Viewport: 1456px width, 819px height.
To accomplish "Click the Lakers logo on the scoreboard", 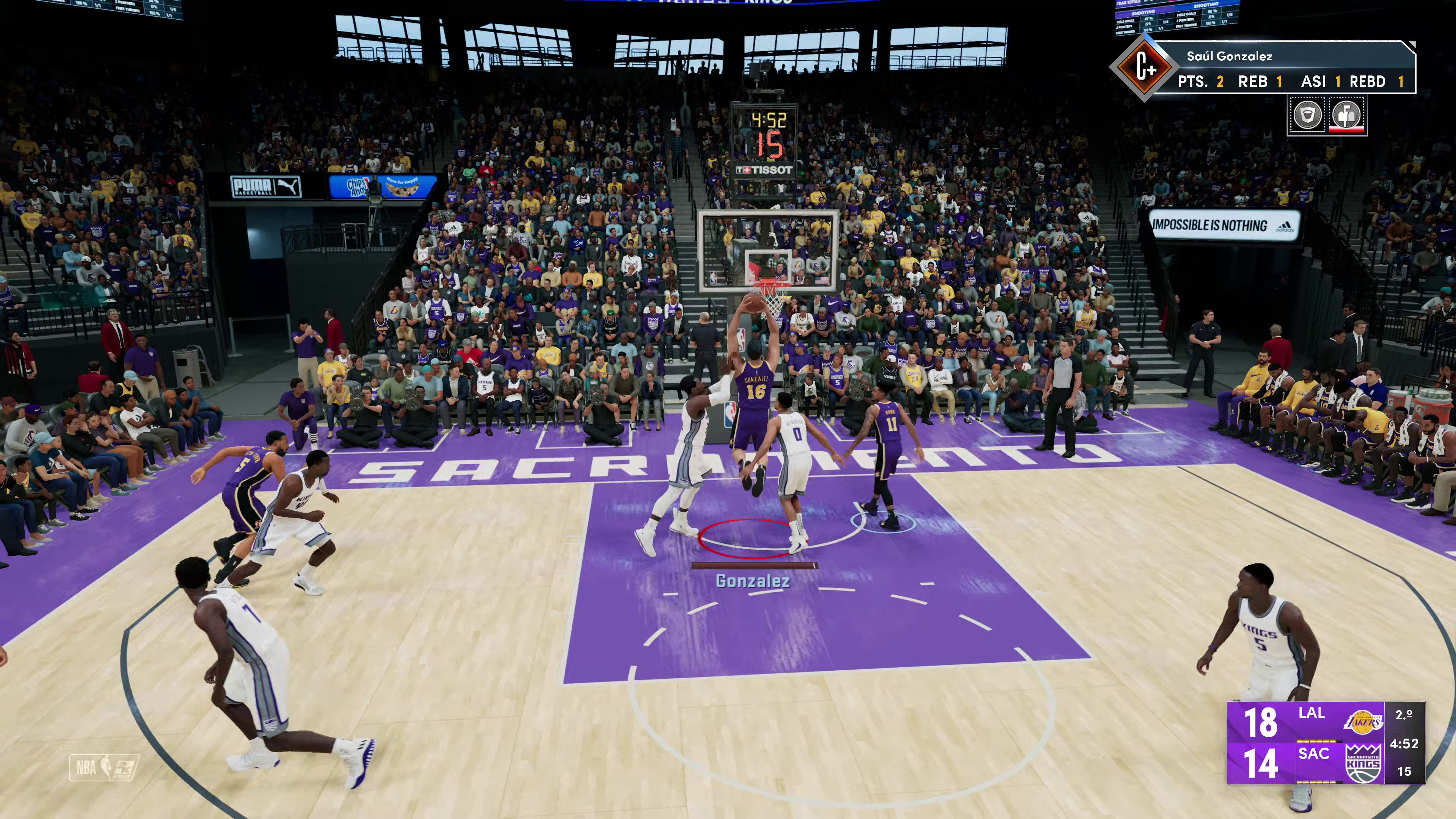I will tap(1362, 722).
